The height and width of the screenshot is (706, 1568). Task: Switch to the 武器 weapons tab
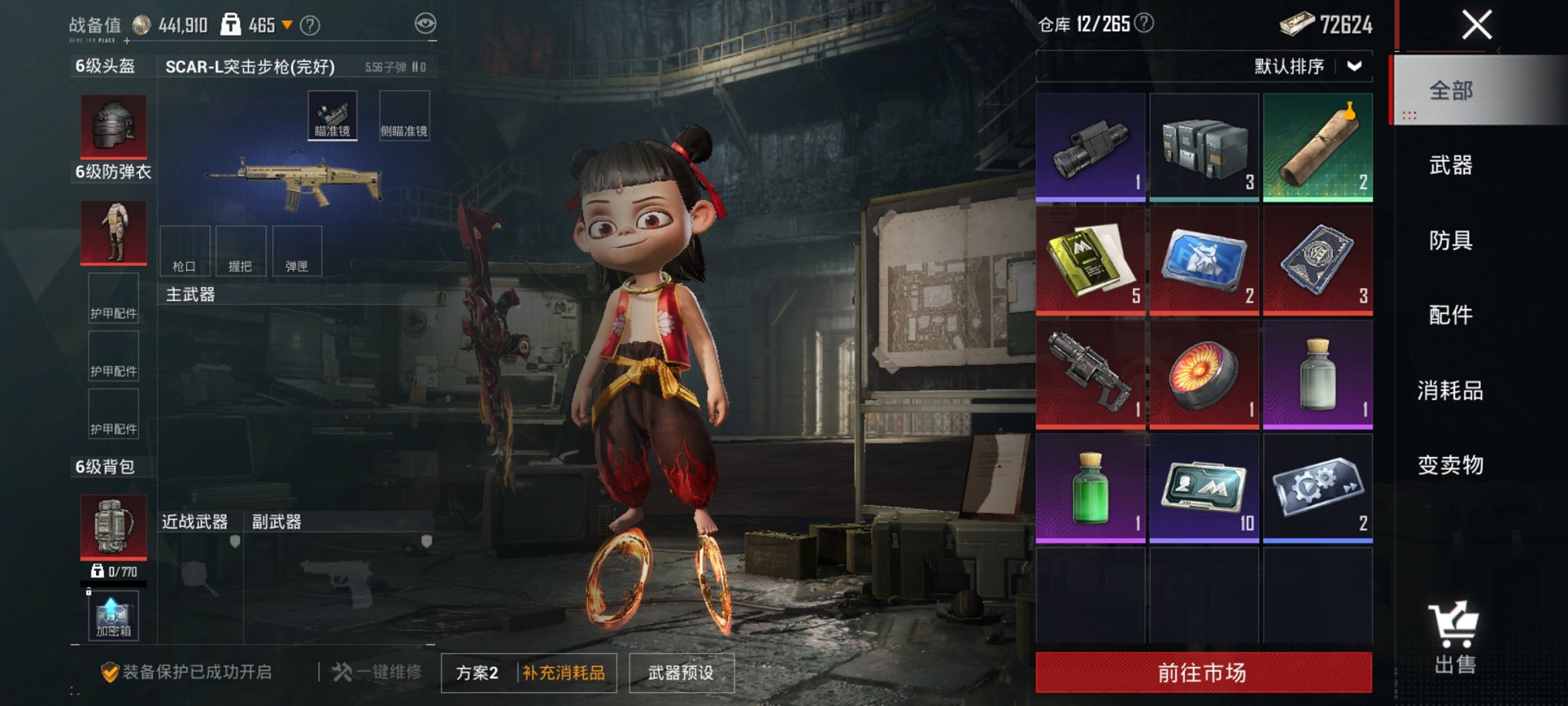1450,165
